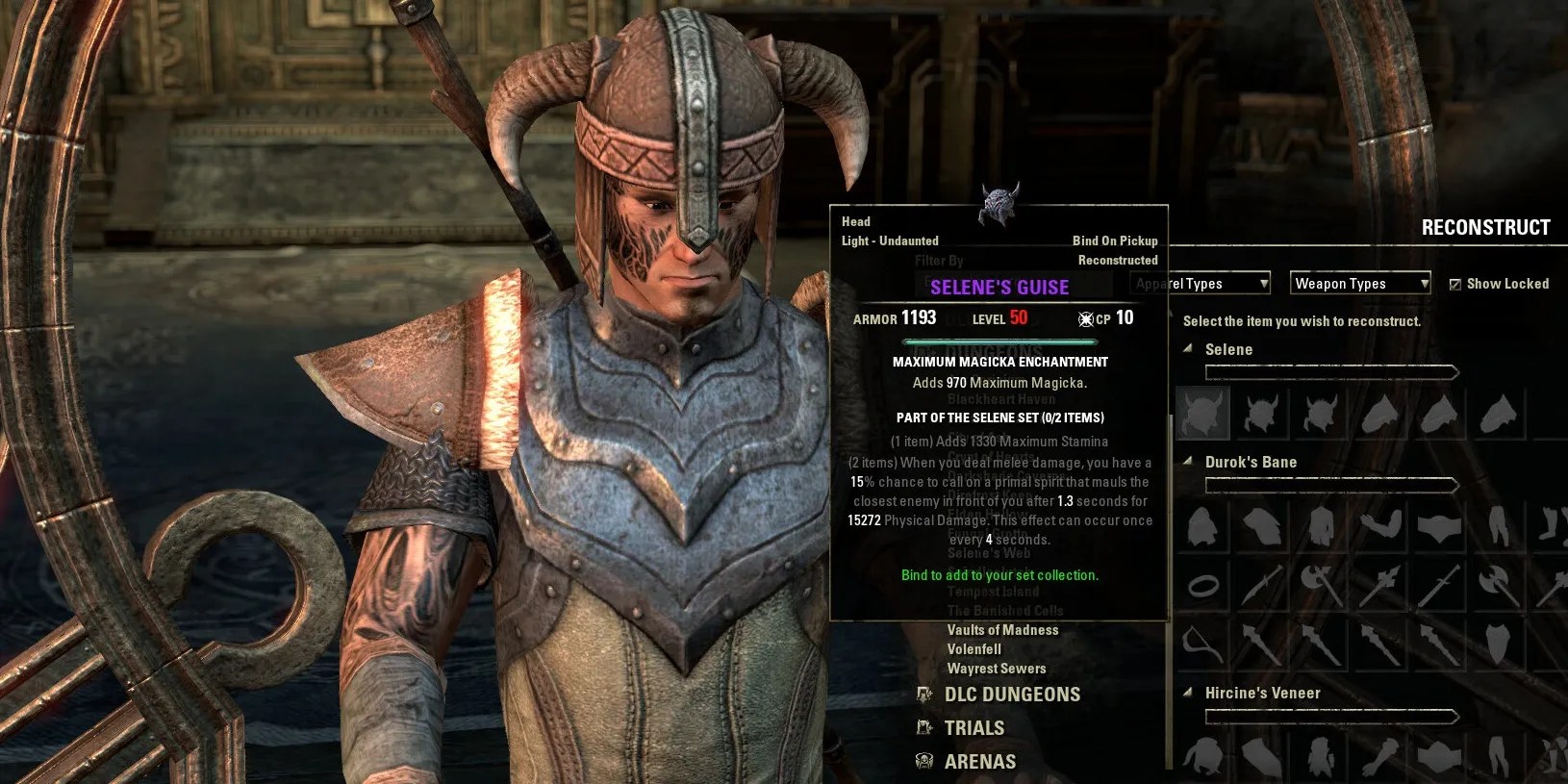Select the Durok's Bane shield slot

point(1499,643)
